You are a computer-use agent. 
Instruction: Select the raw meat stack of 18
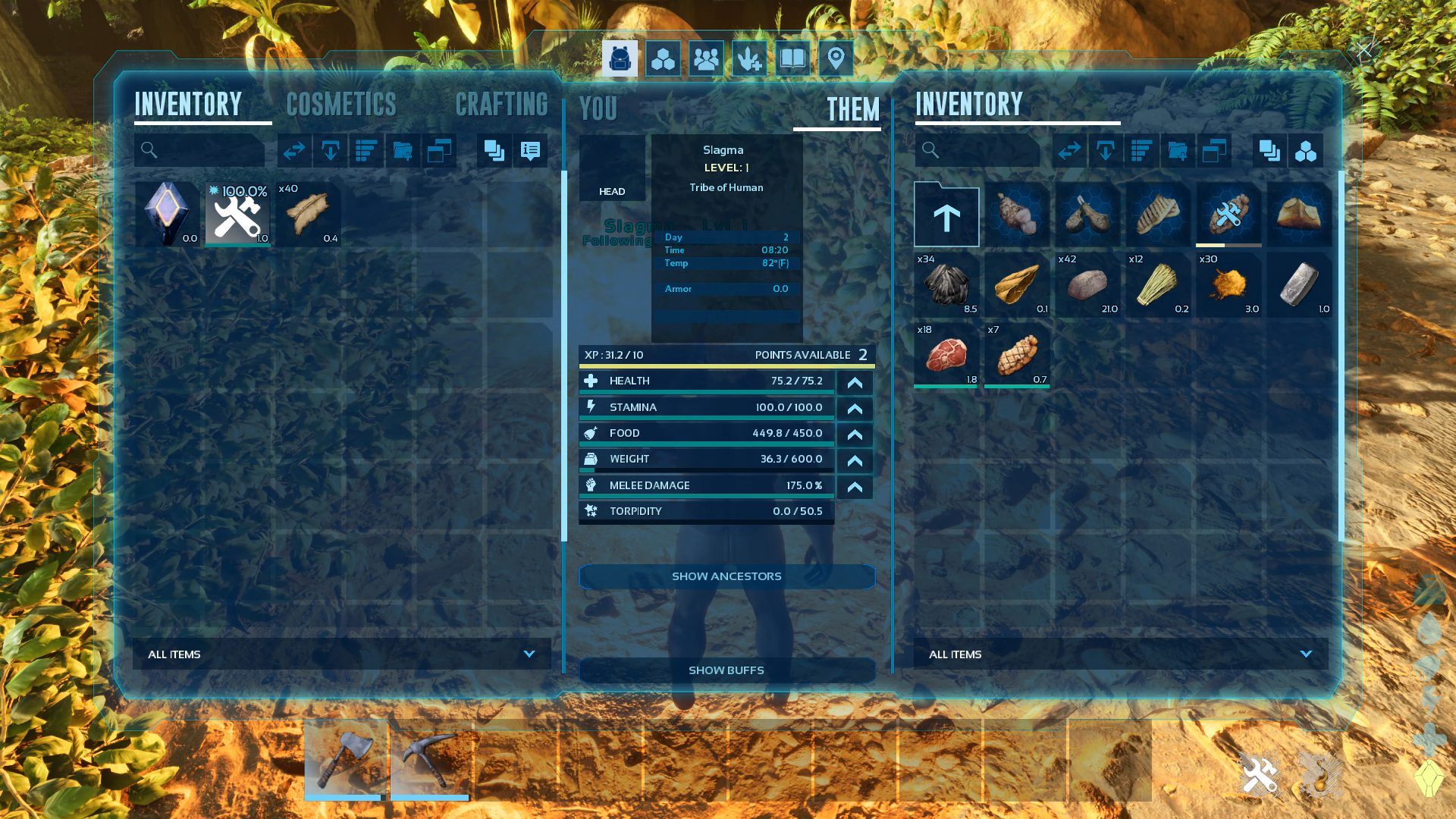(946, 355)
